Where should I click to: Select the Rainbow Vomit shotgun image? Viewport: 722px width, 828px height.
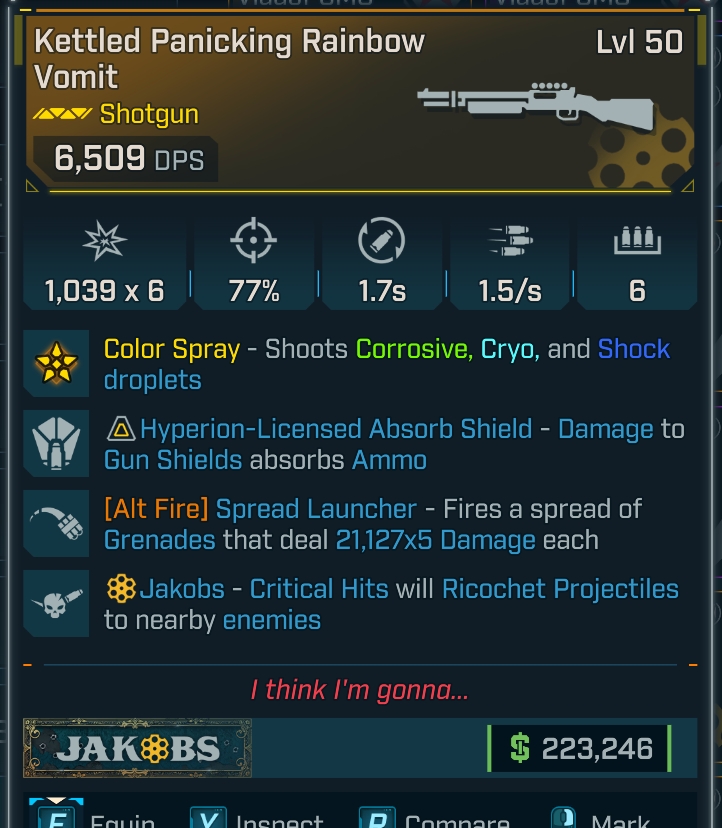click(535, 103)
